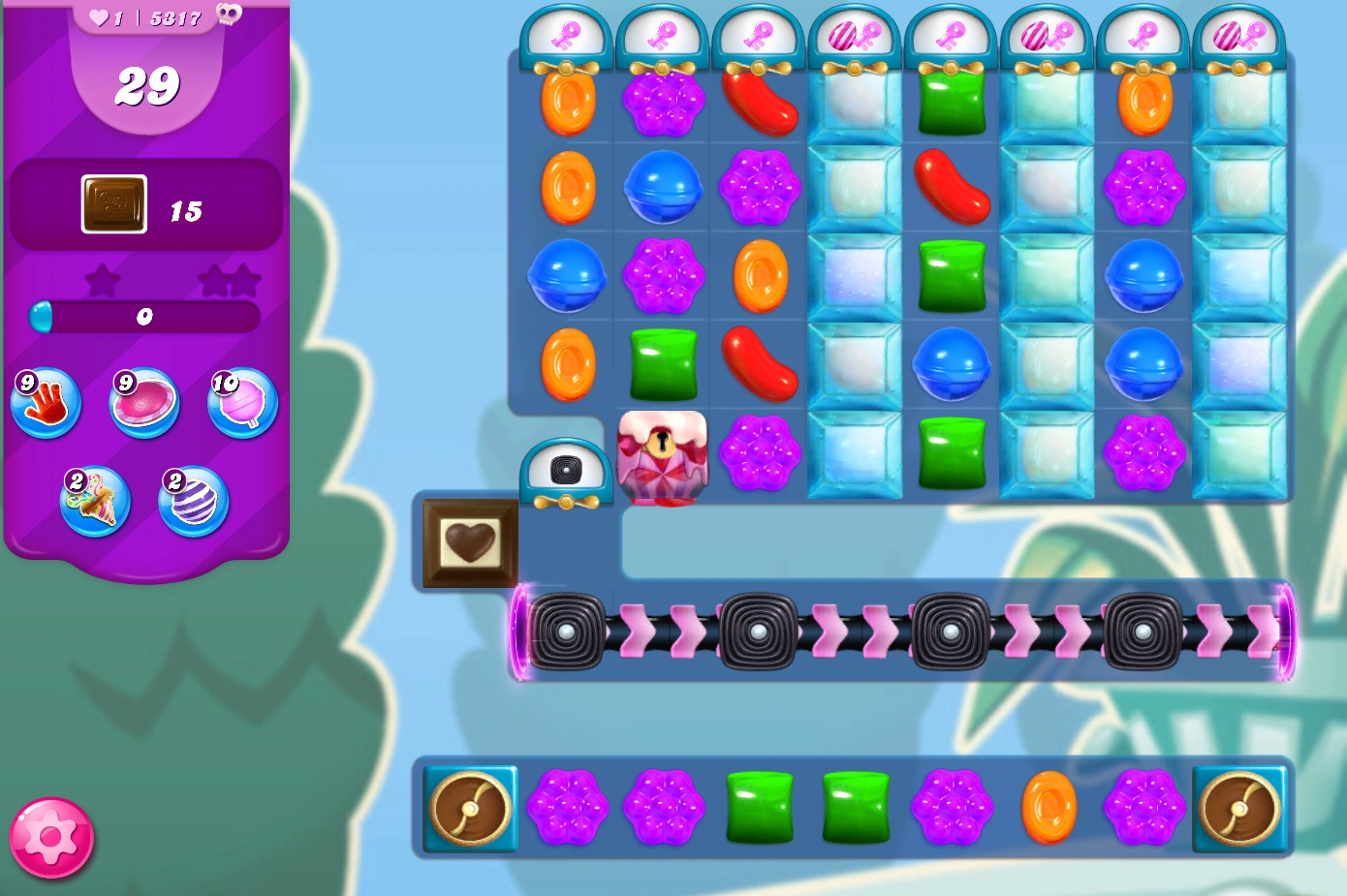Viewport: 1347px width, 896px height.
Task: Activate the striped ball booster
Action: pos(192,500)
